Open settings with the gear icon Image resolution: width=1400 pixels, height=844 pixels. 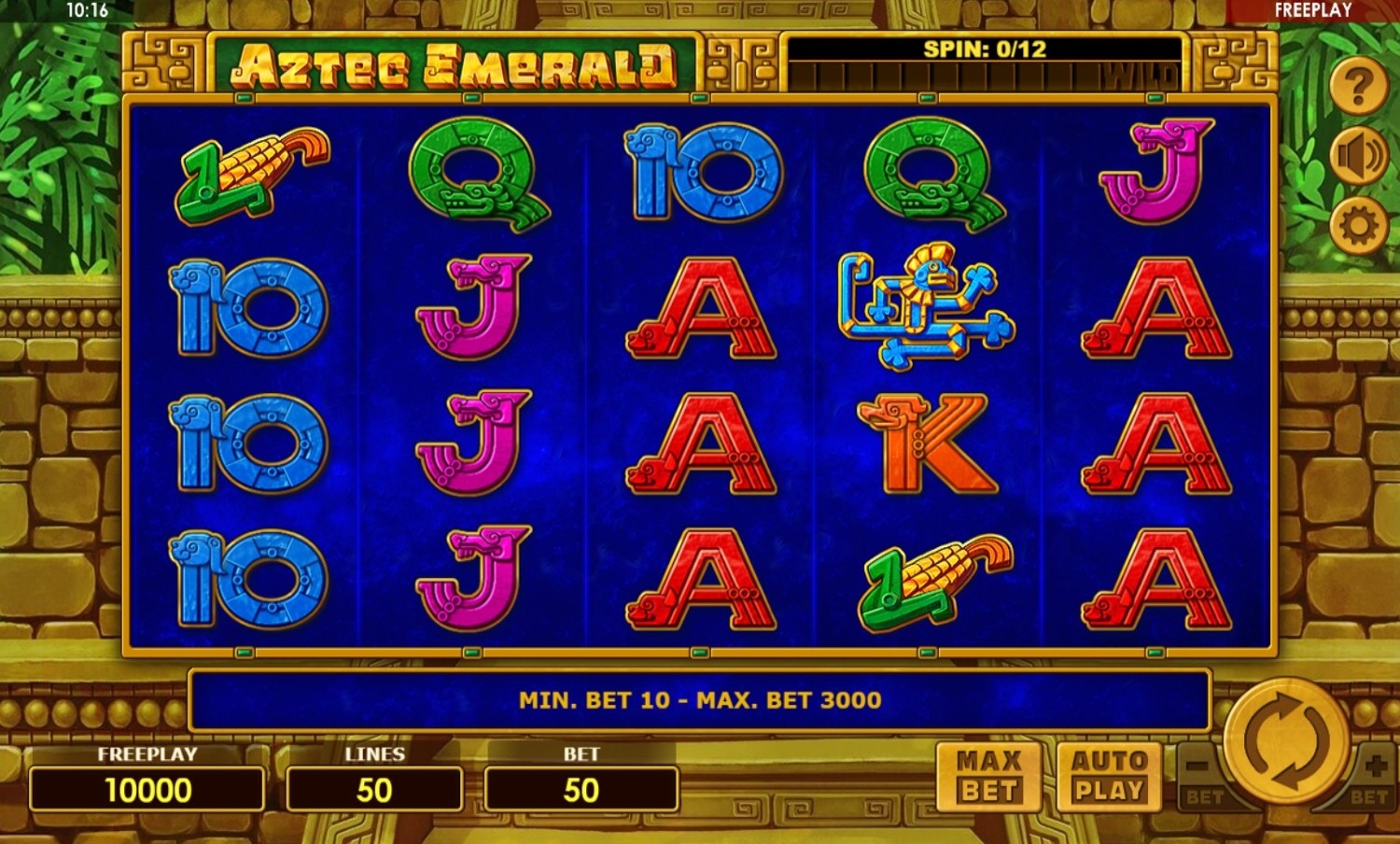coord(1359,225)
